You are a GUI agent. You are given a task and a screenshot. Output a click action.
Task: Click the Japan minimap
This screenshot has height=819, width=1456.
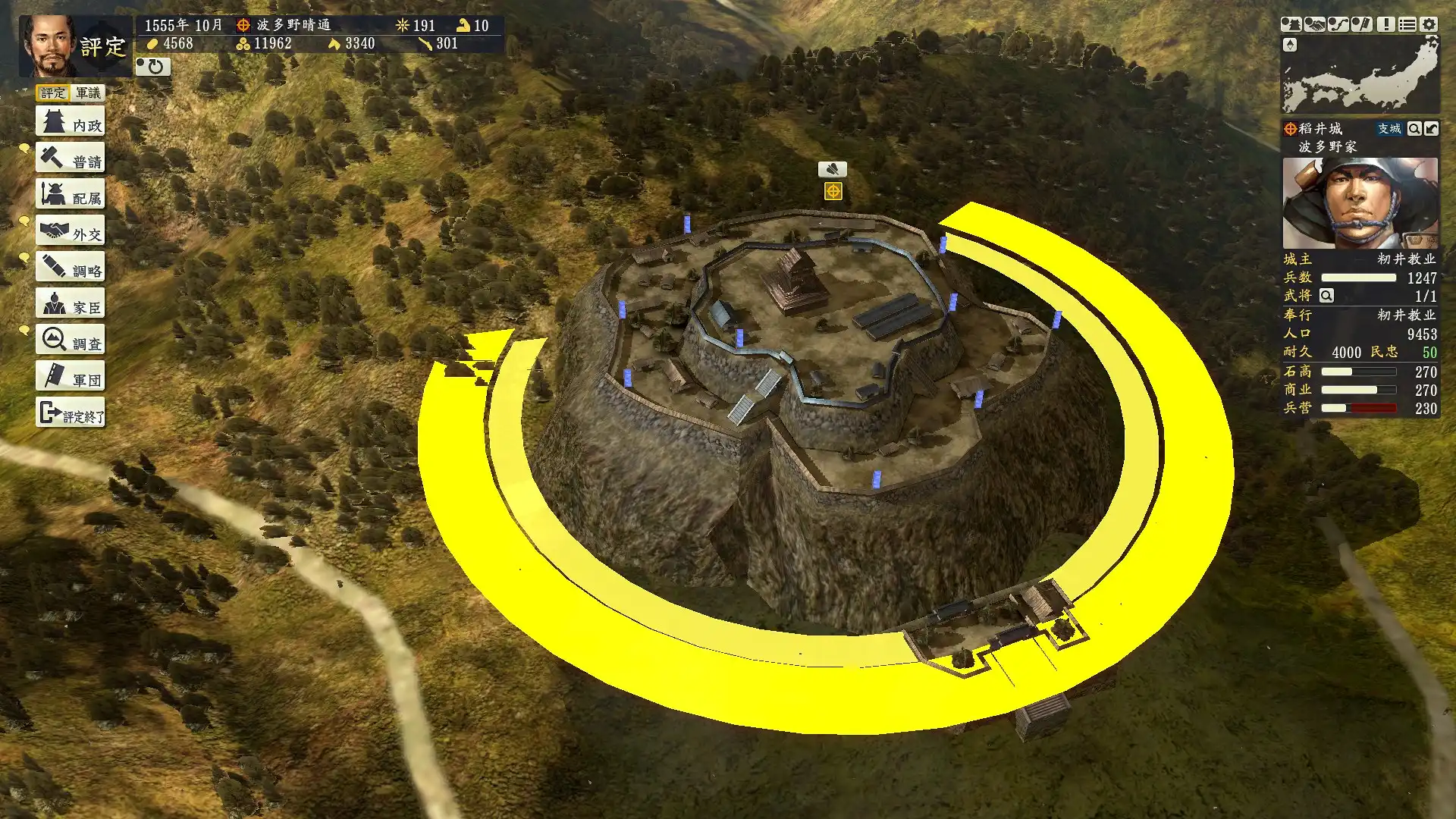pos(1360,76)
